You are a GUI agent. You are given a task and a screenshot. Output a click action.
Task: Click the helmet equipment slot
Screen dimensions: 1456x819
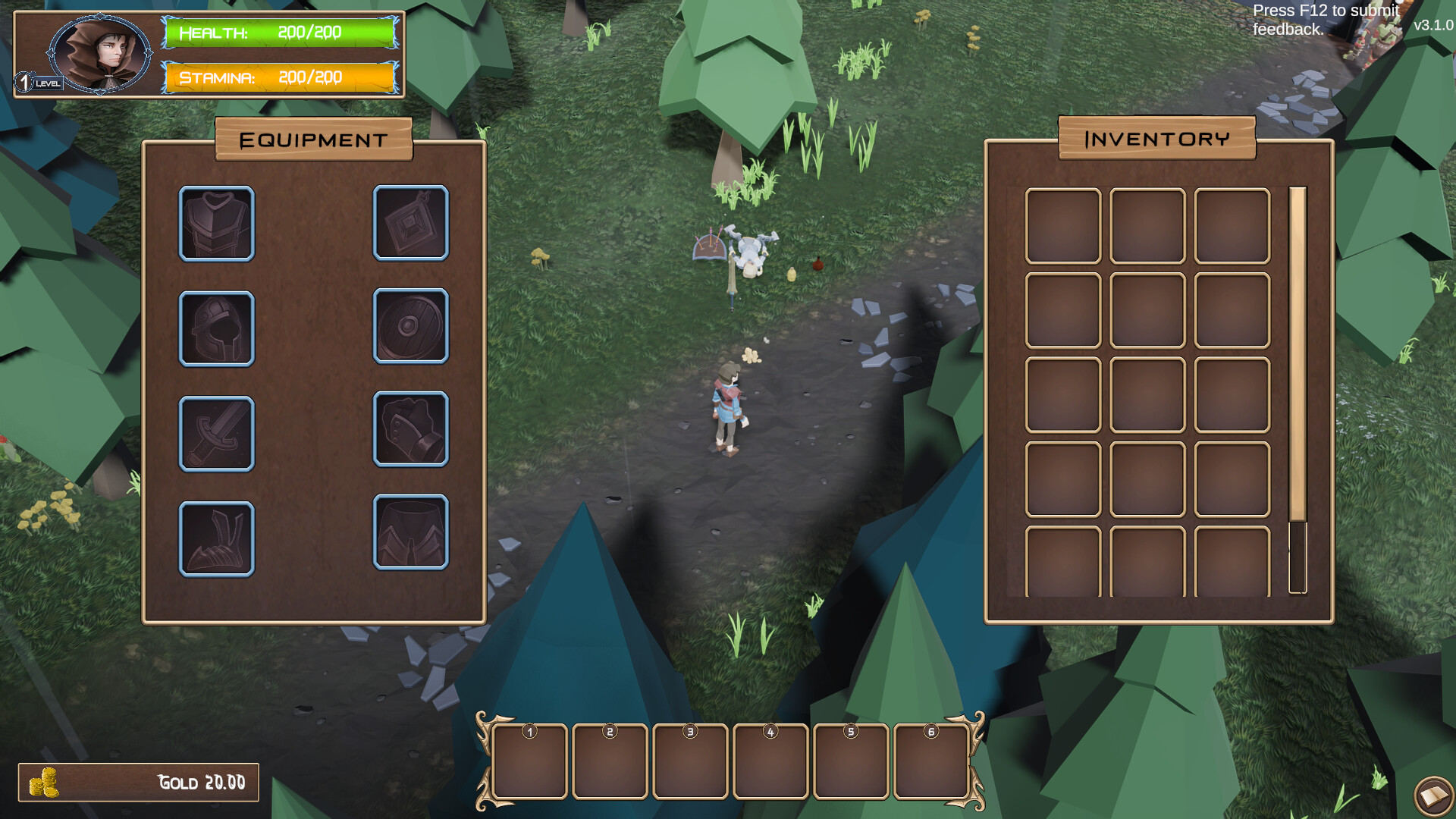point(216,329)
